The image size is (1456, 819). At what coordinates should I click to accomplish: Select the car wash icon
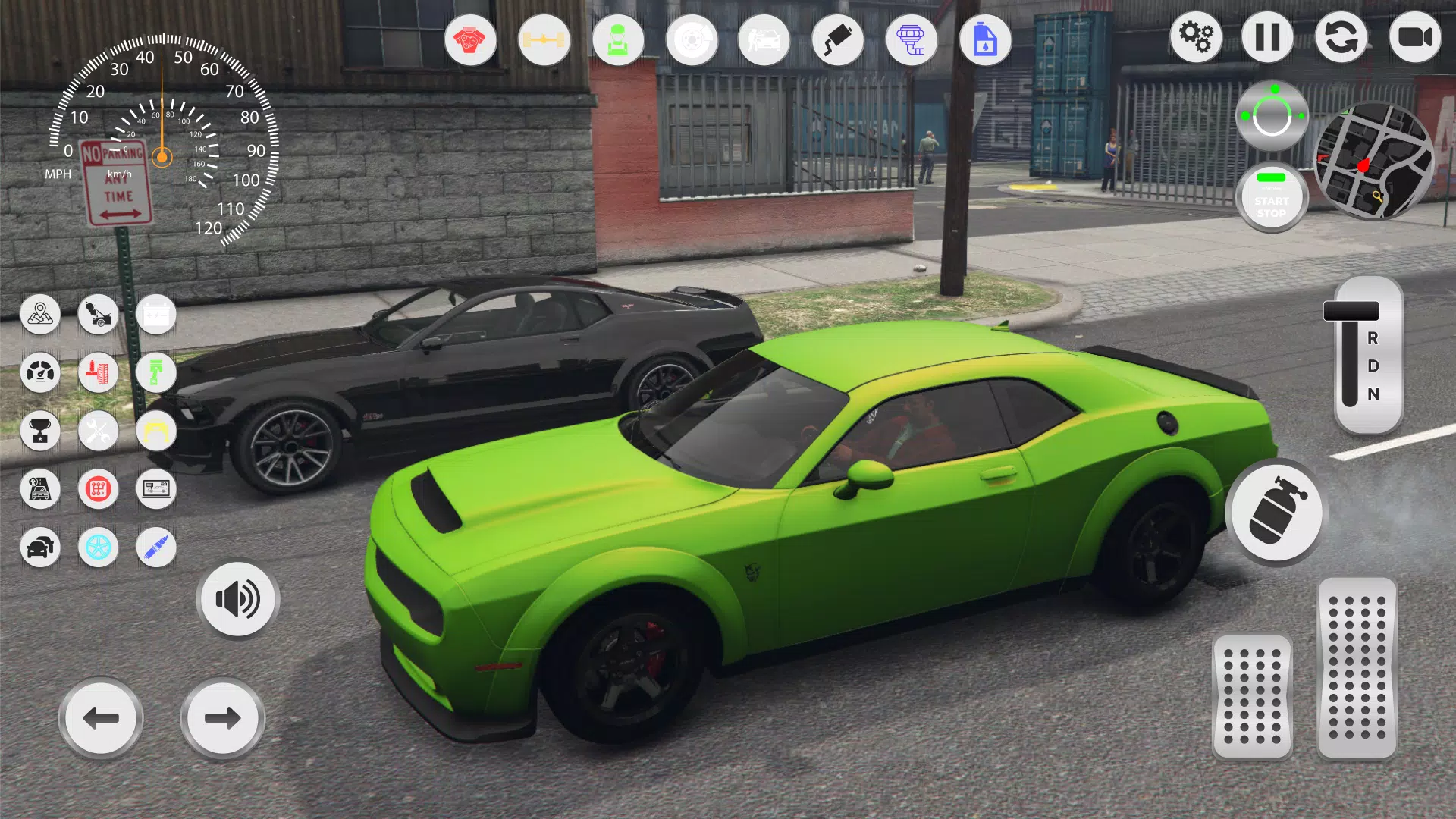coord(764,40)
